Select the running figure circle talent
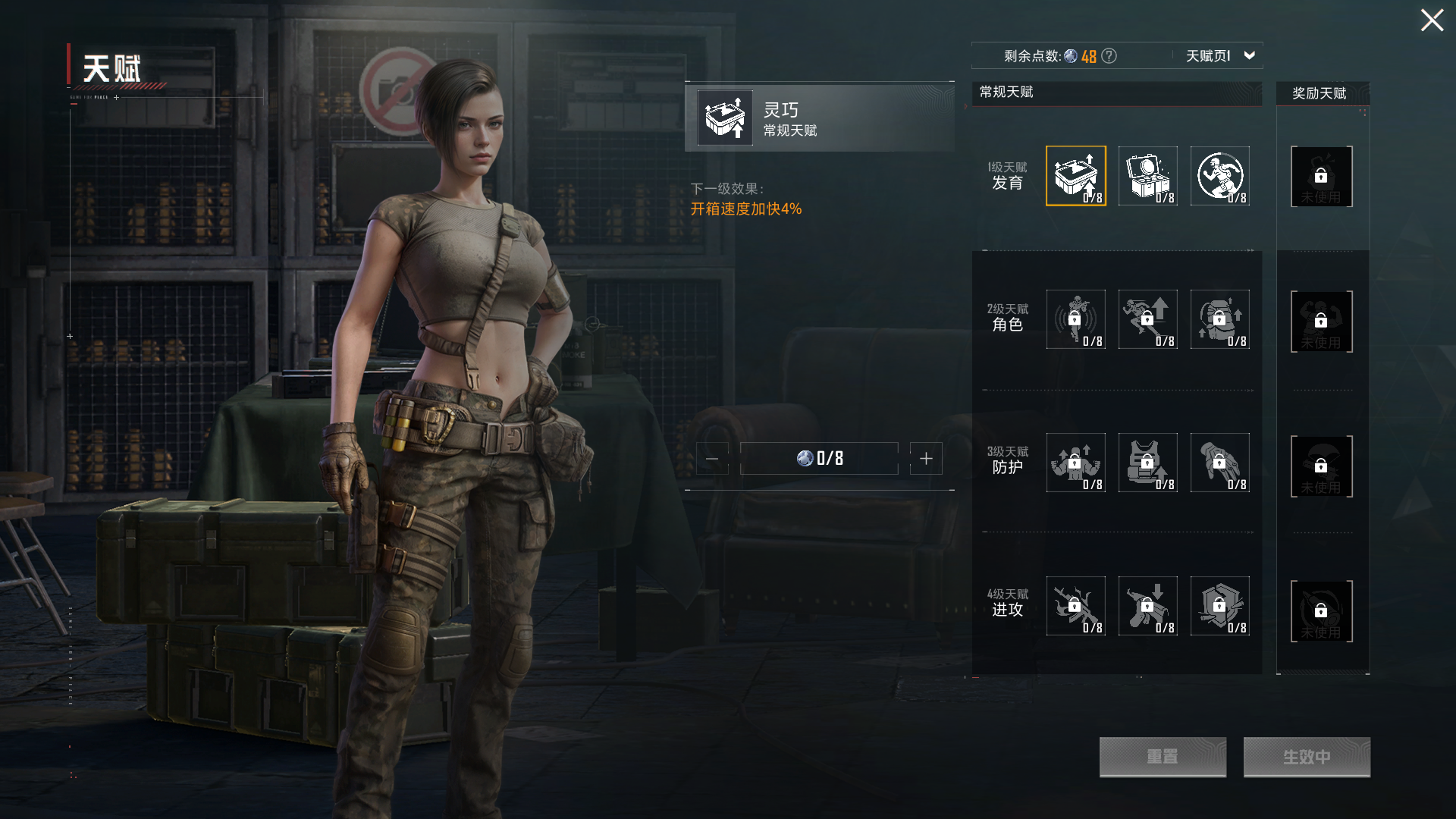The height and width of the screenshot is (819, 1456). tap(1219, 176)
